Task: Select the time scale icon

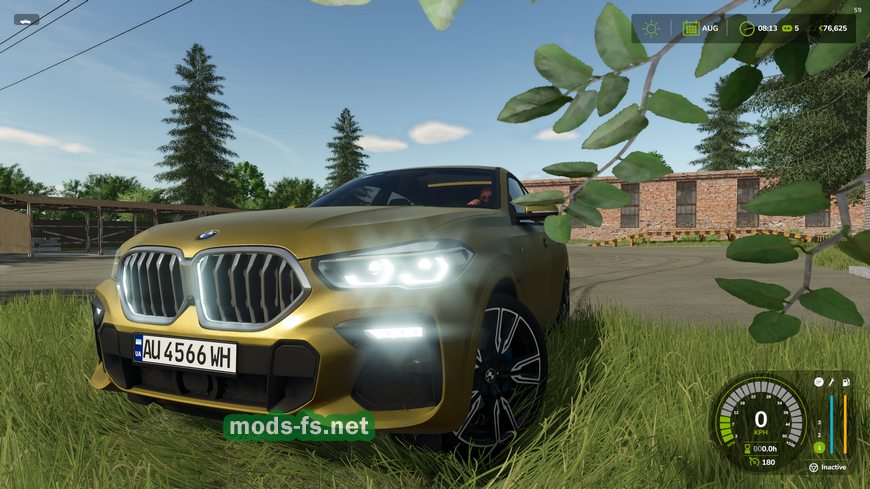Action: (787, 29)
